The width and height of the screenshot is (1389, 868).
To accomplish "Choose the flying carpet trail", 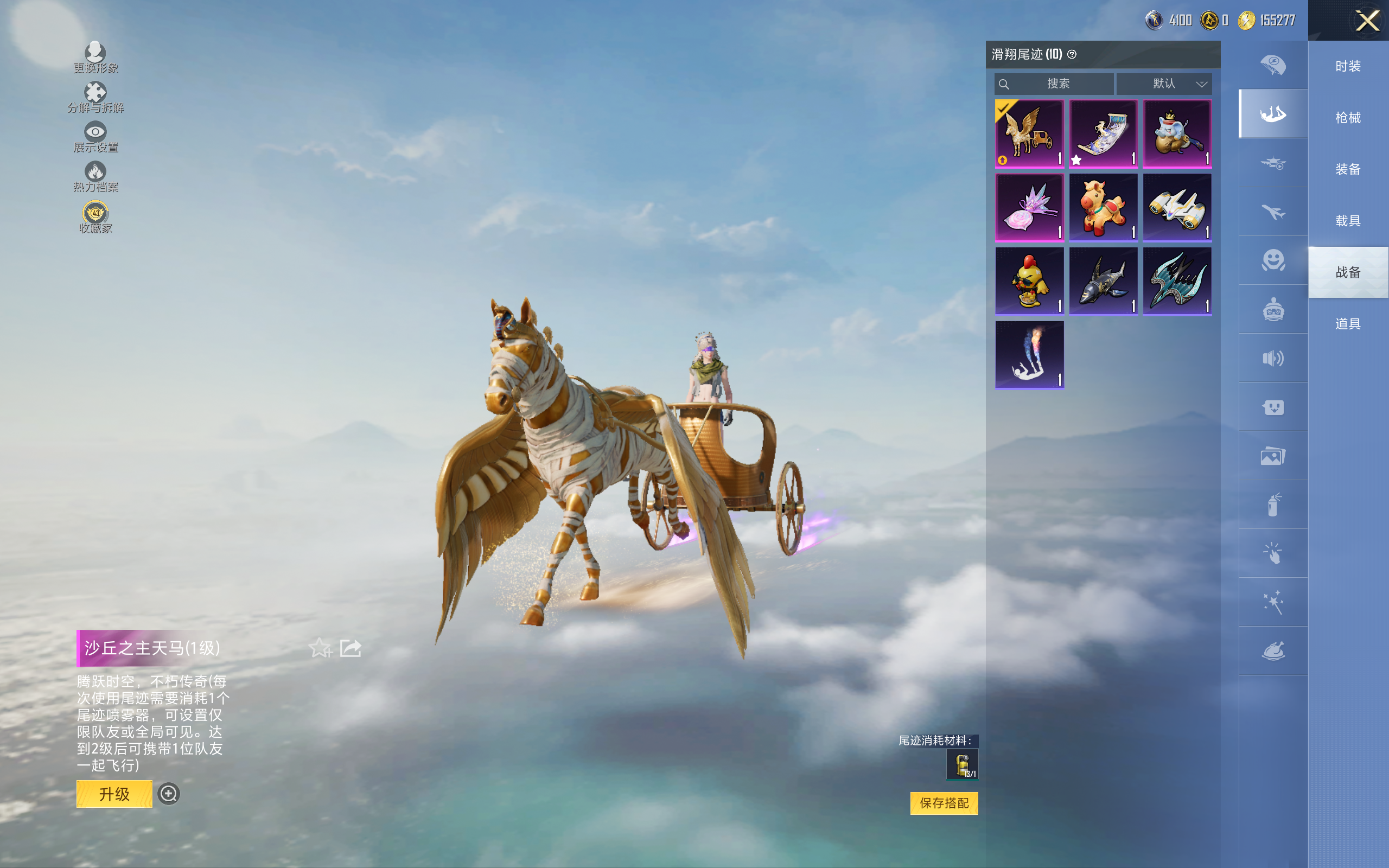I will pos(1103,134).
